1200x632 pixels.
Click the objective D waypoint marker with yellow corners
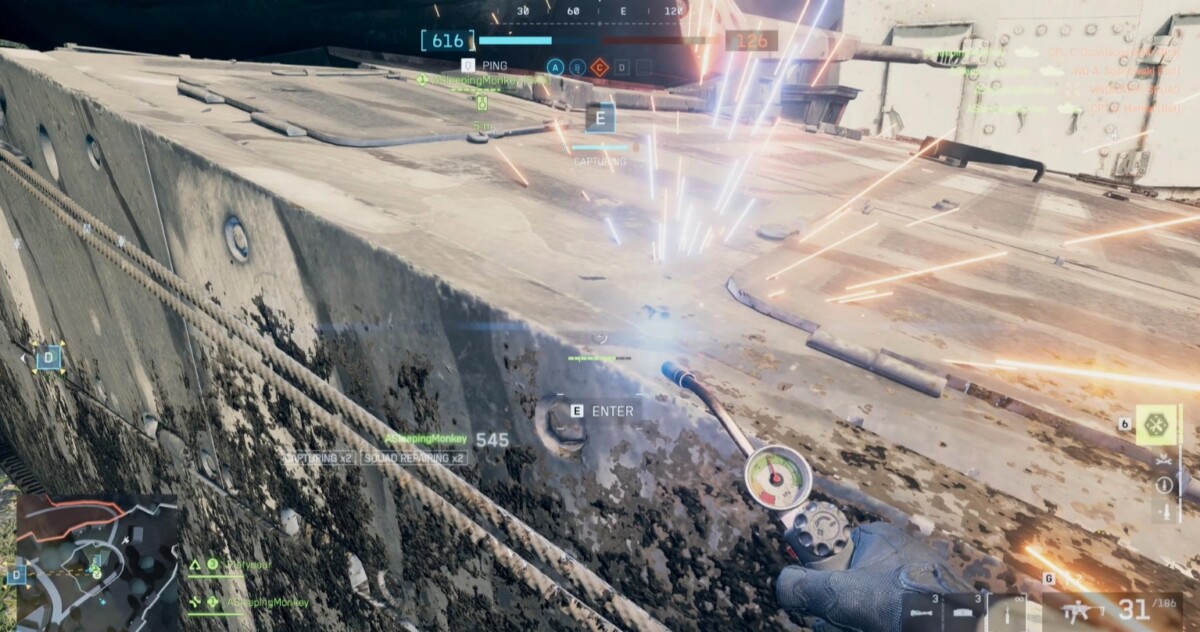[x=48, y=357]
